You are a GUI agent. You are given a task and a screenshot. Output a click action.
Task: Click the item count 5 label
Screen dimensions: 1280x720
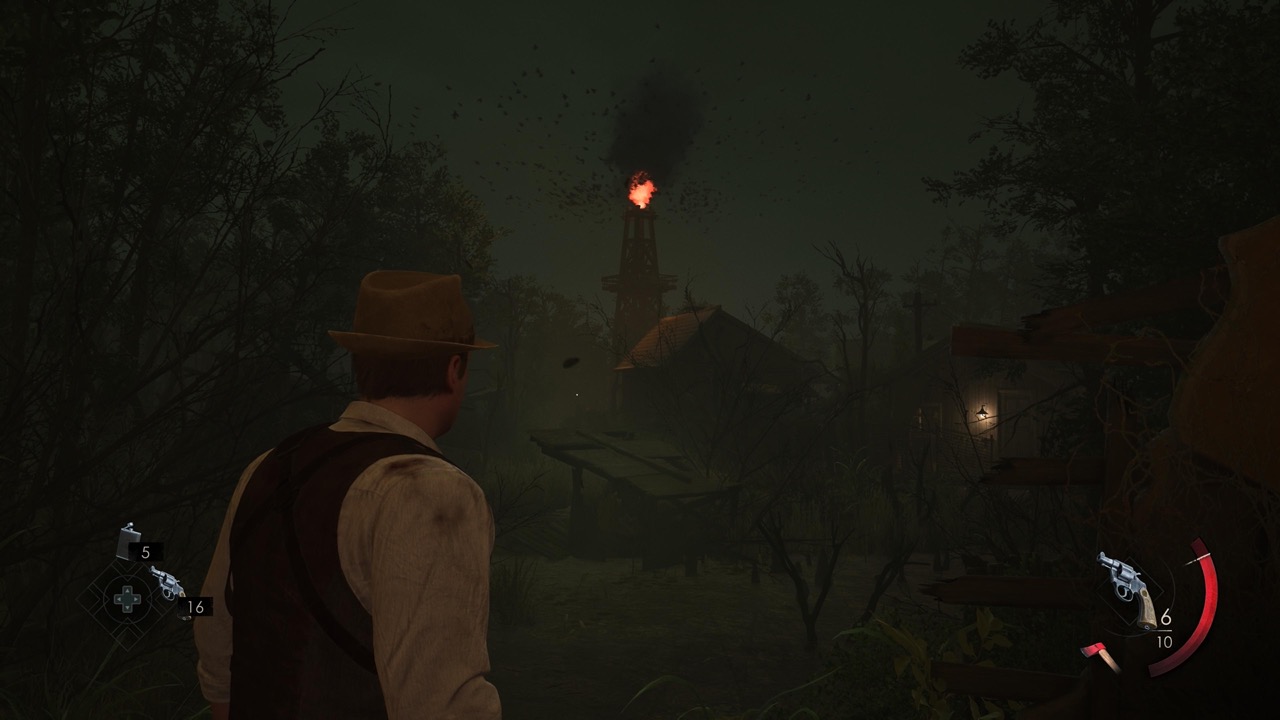pyautogui.click(x=145, y=552)
